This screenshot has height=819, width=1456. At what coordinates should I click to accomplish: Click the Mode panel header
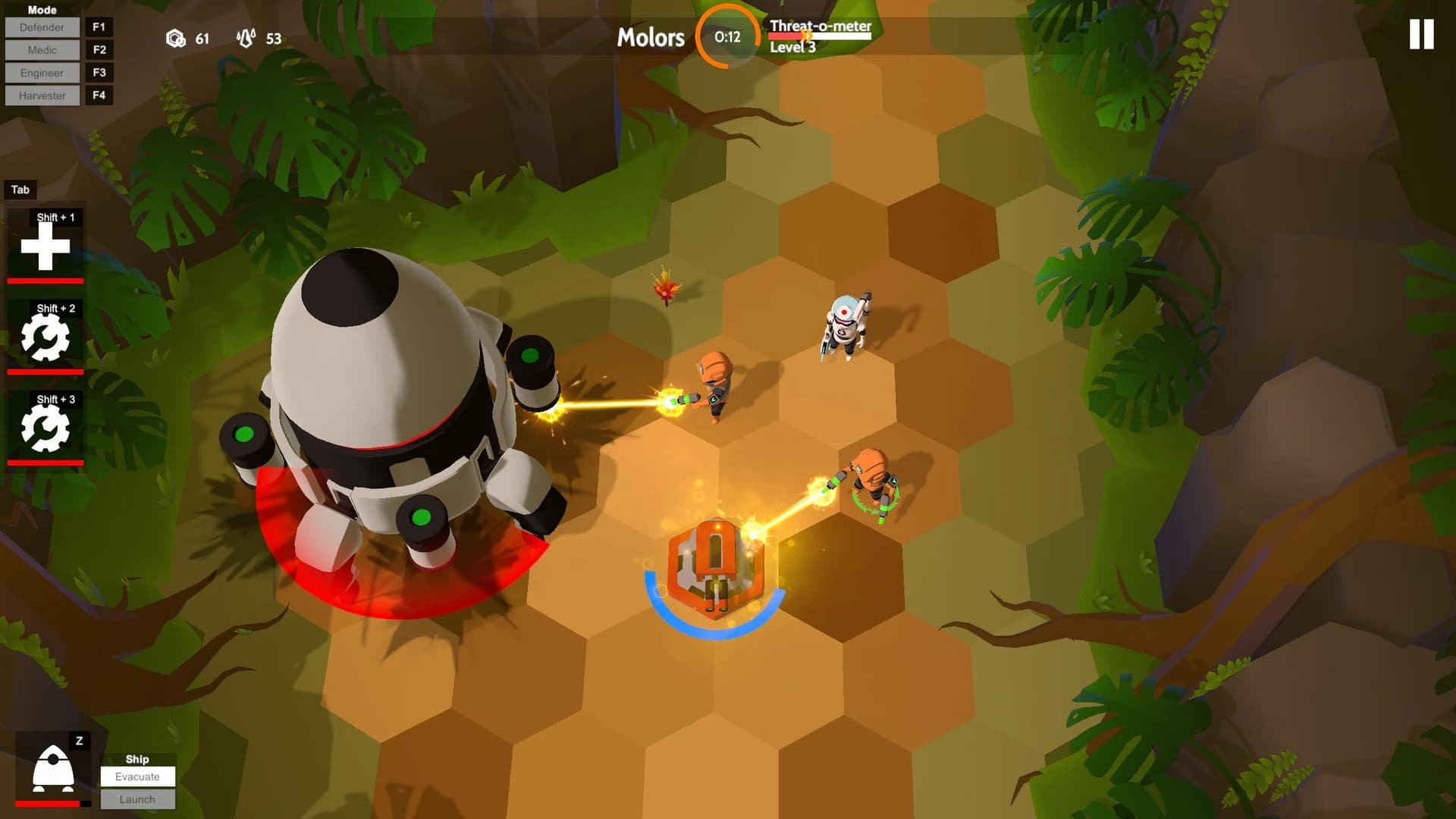click(43, 10)
